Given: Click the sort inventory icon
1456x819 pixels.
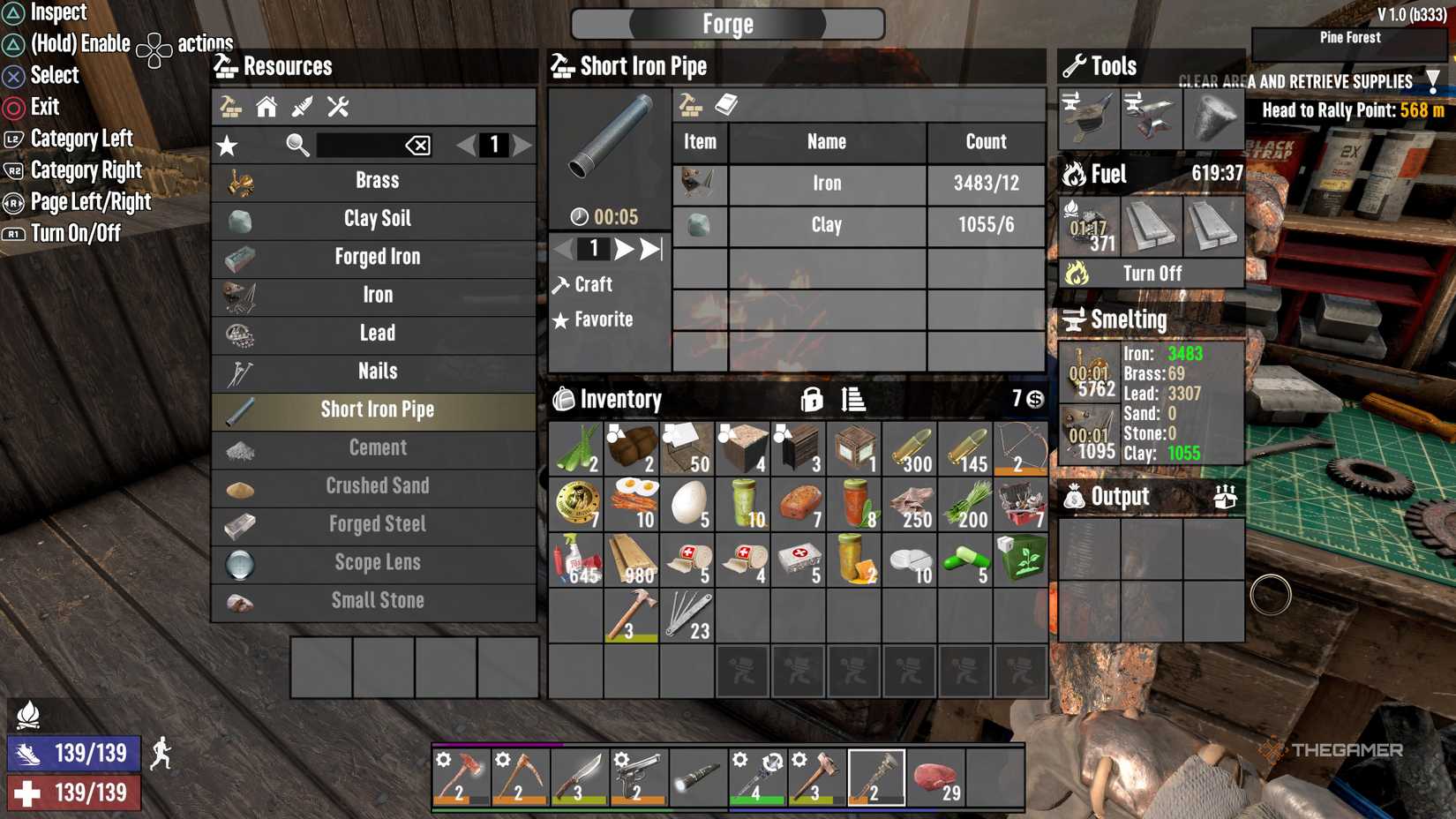Looking at the screenshot, I should tap(854, 399).
